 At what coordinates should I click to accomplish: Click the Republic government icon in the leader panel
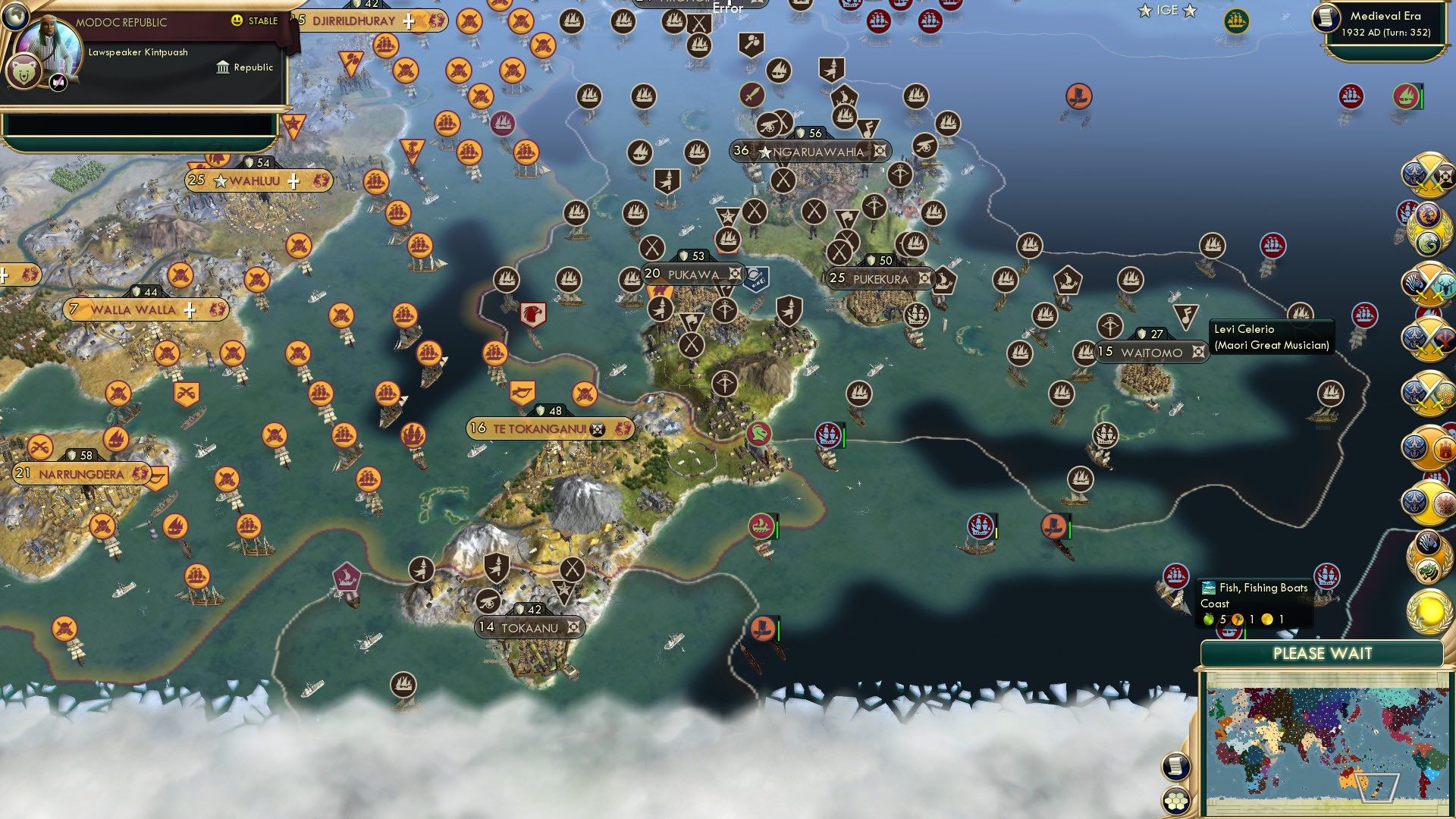221,67
